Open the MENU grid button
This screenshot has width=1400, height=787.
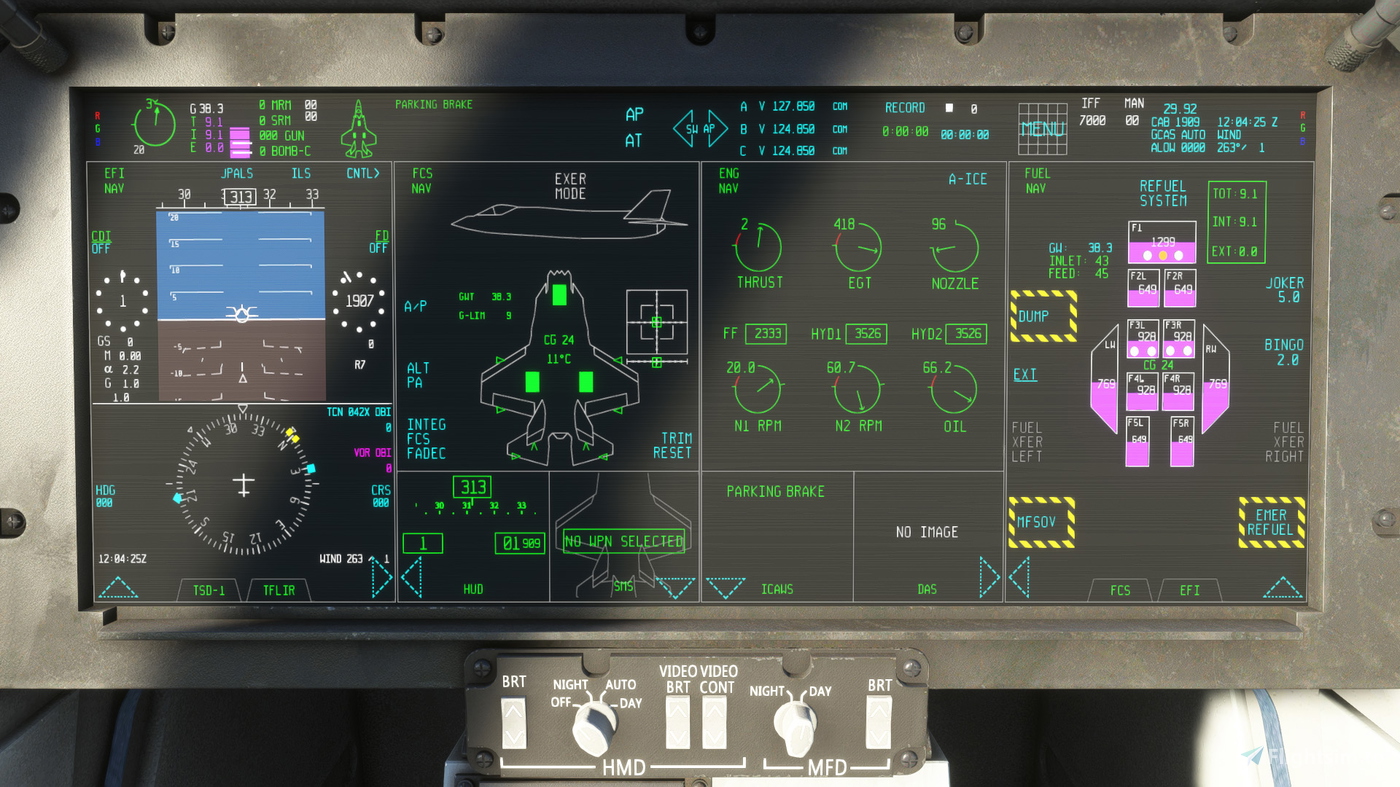1042,129
